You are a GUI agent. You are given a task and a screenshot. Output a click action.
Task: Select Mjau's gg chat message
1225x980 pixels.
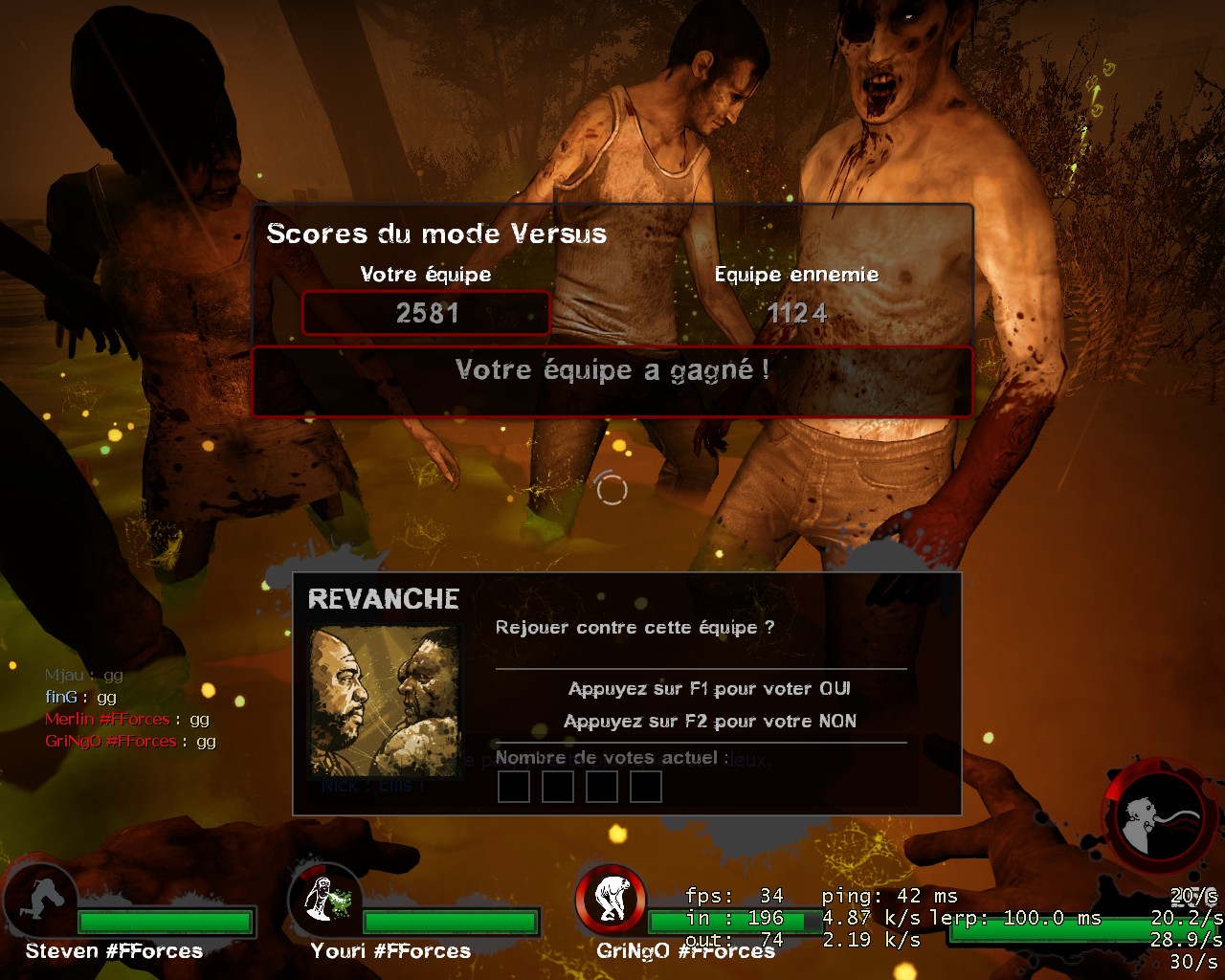(x=84, y=675)
